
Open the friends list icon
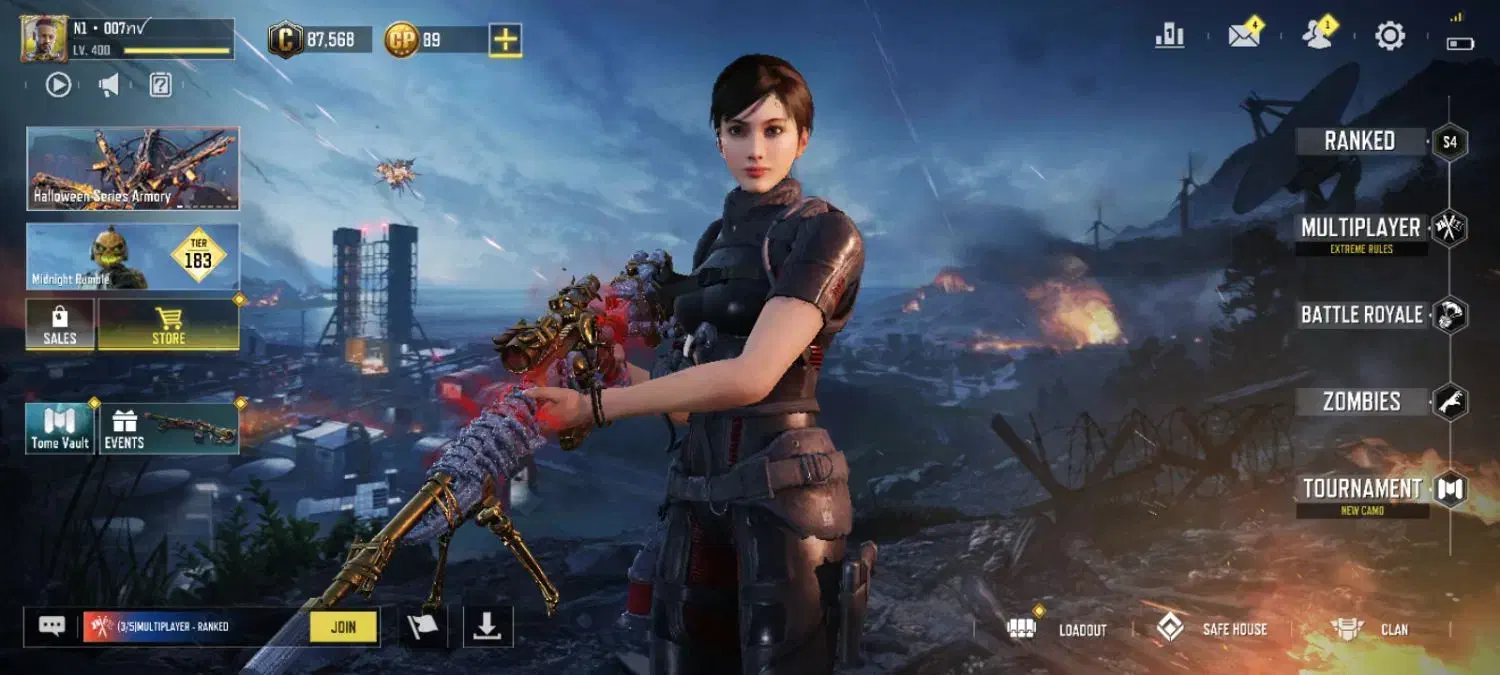point(1318,36)
